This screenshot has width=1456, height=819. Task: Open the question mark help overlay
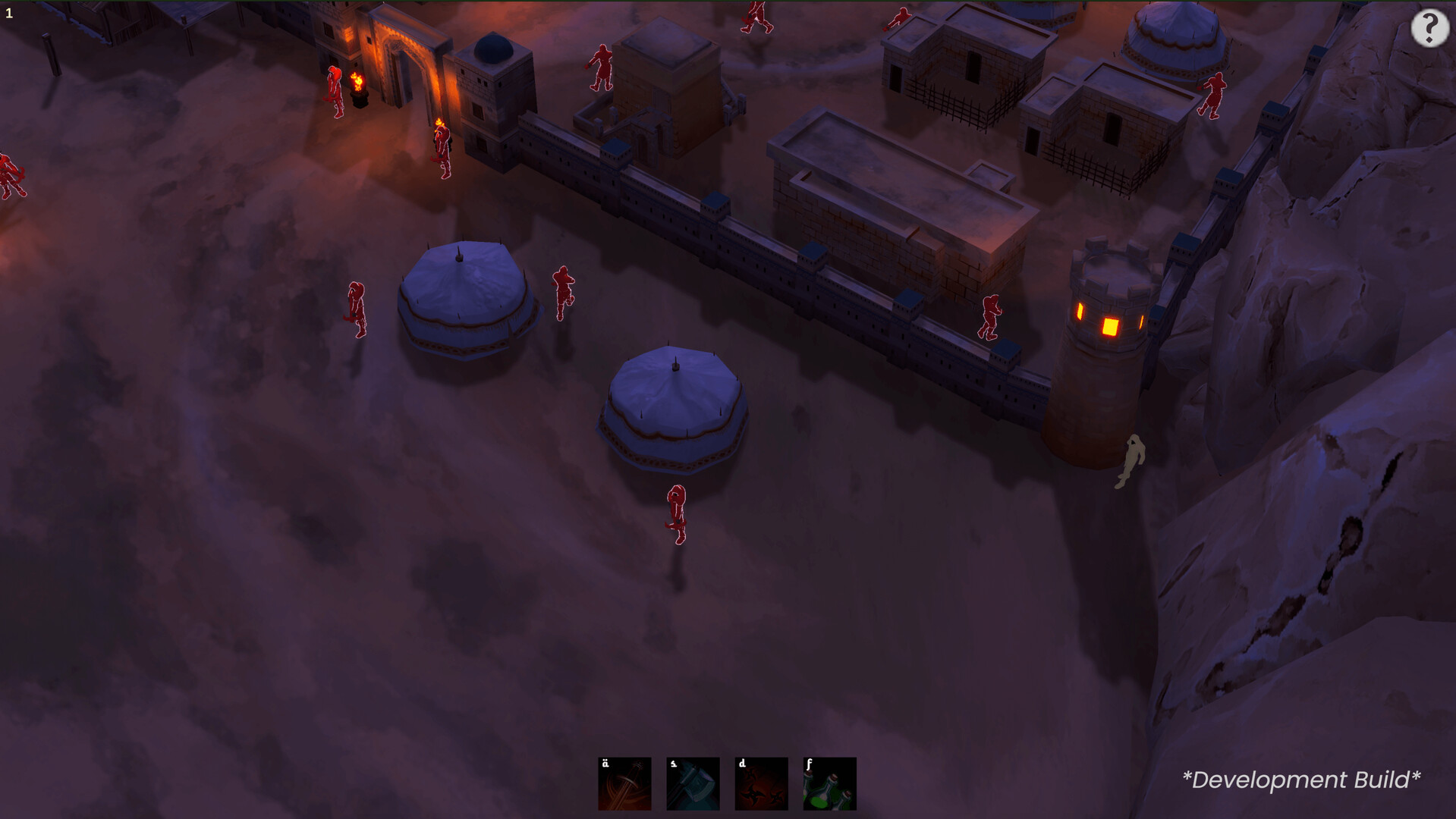(x=1429, y=30)
